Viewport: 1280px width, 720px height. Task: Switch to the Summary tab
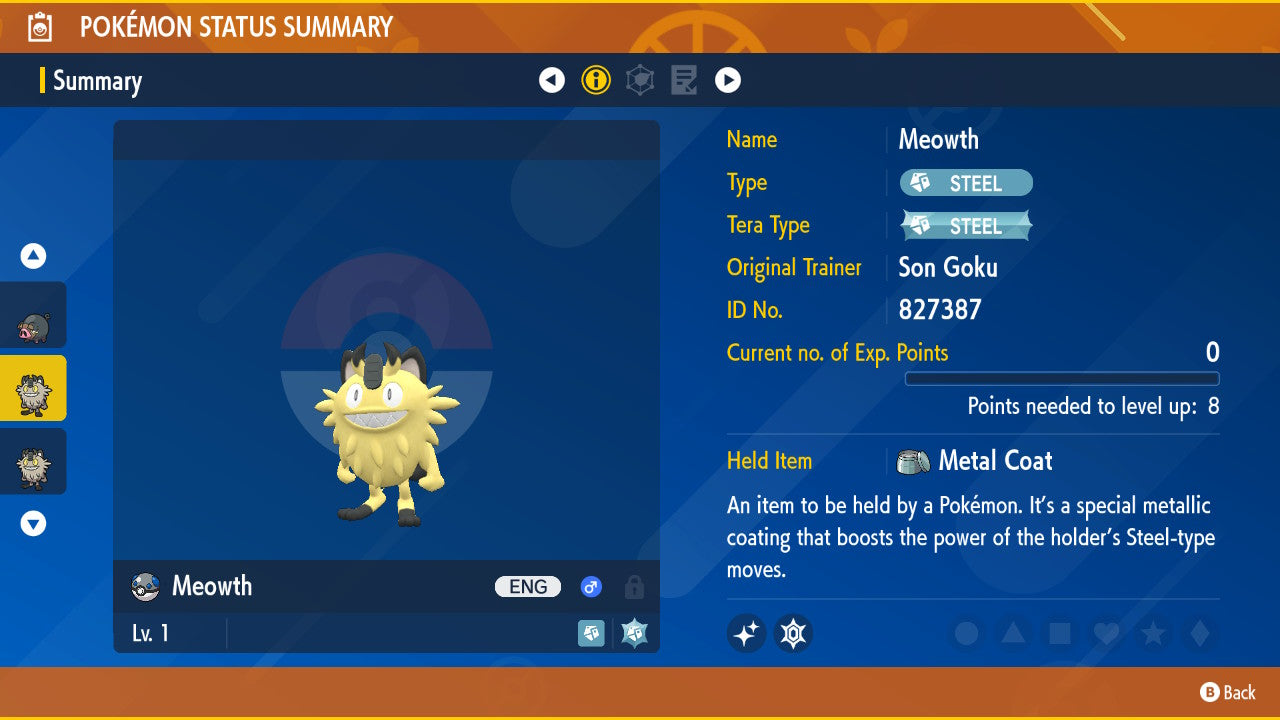[x=97, y=81]
